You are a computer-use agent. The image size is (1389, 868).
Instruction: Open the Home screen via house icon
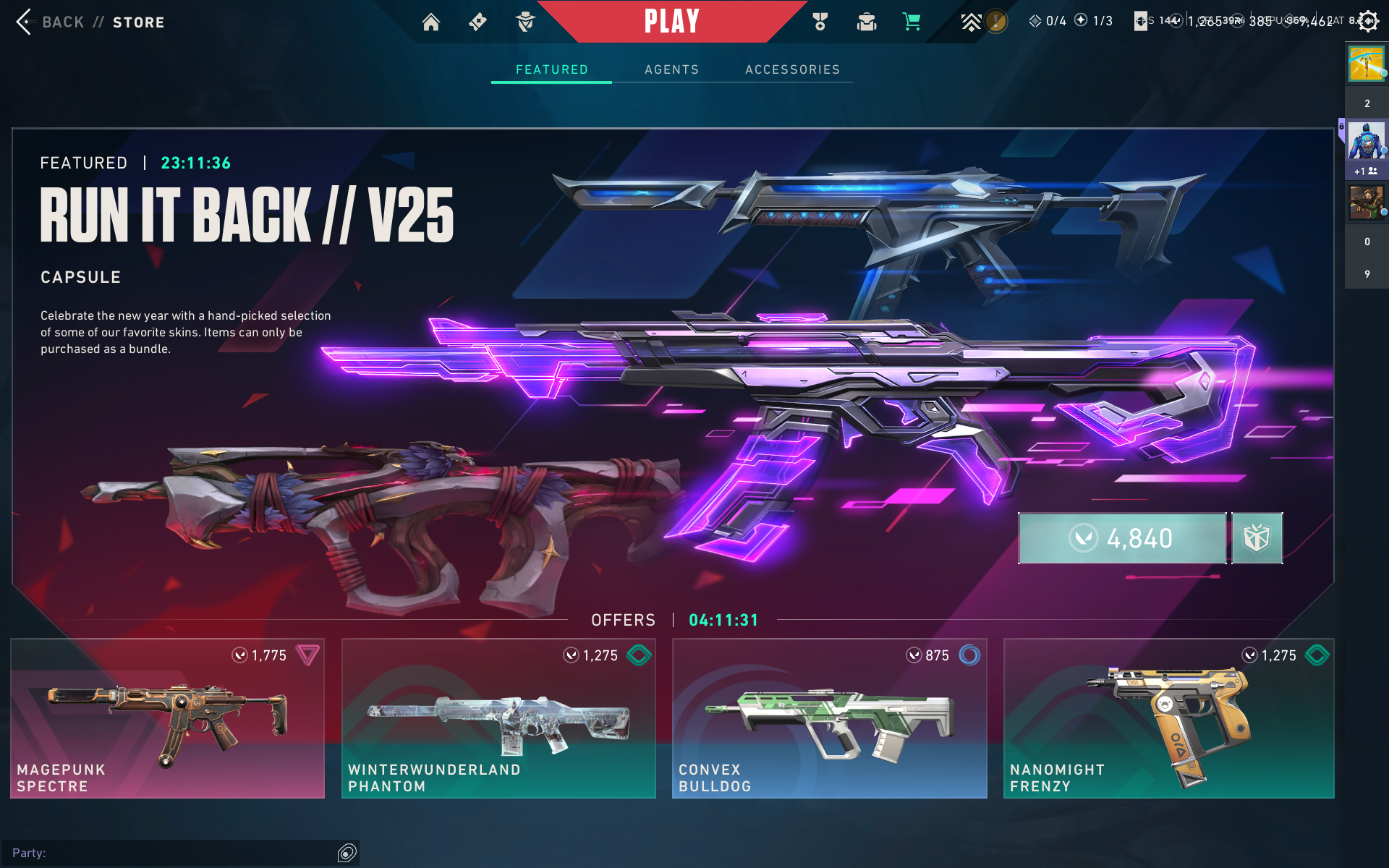click(431, 22)
